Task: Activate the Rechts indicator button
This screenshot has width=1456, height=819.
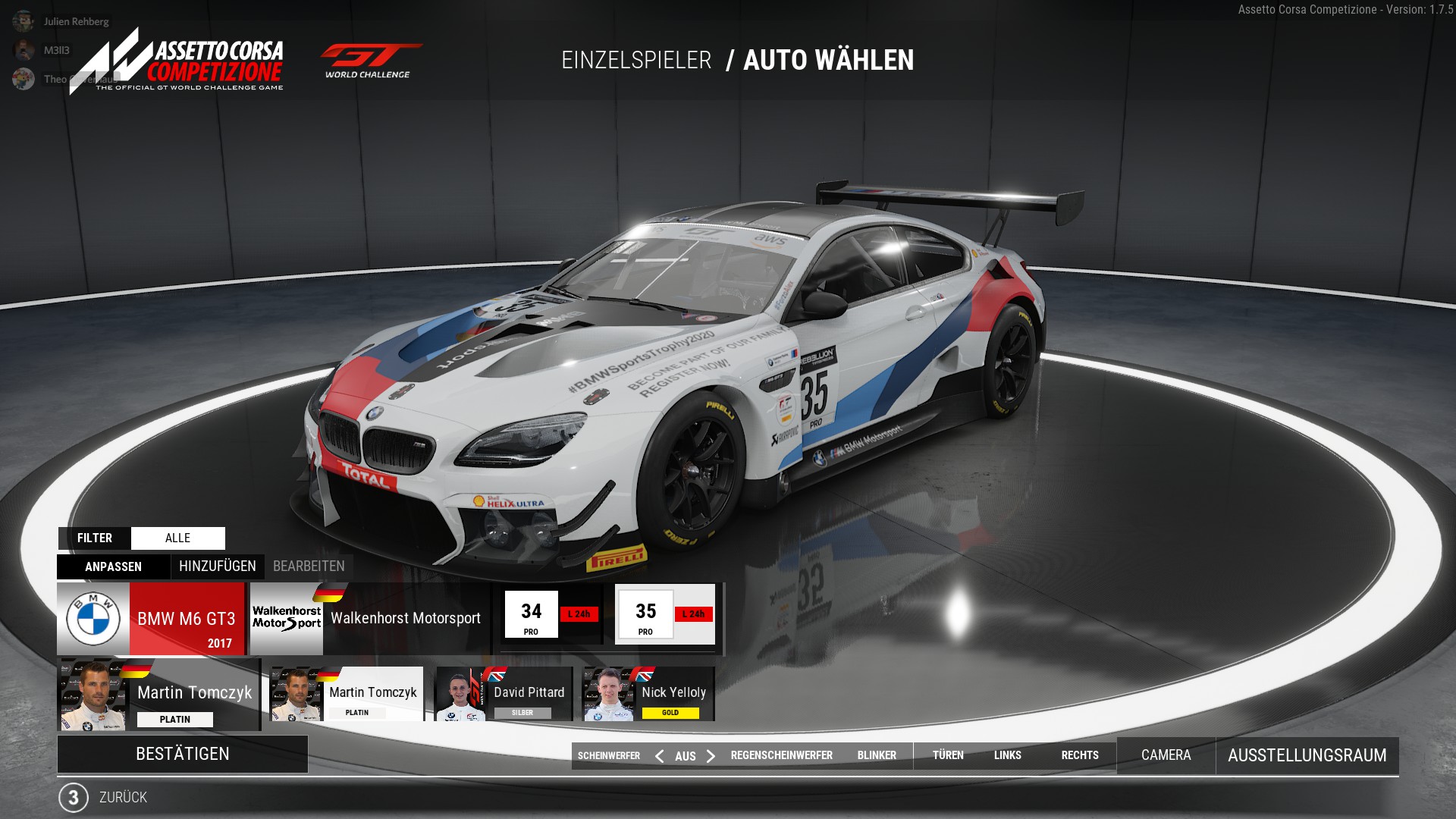Action: click(x=1080, y=755)
